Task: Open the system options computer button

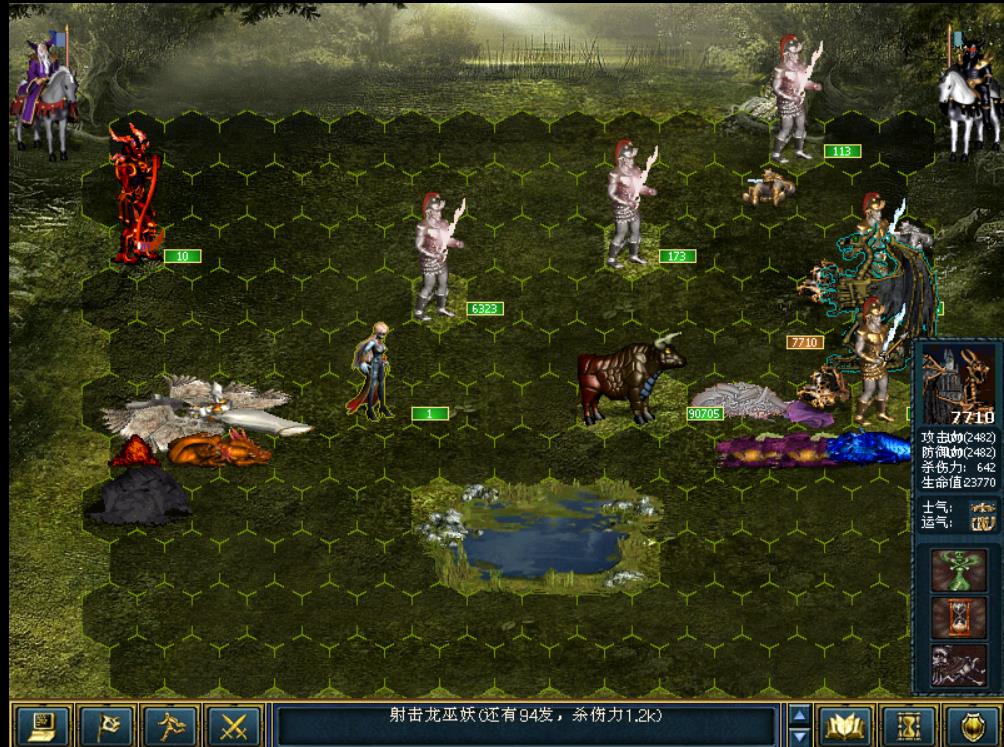Action: click(x=44, y=726)
